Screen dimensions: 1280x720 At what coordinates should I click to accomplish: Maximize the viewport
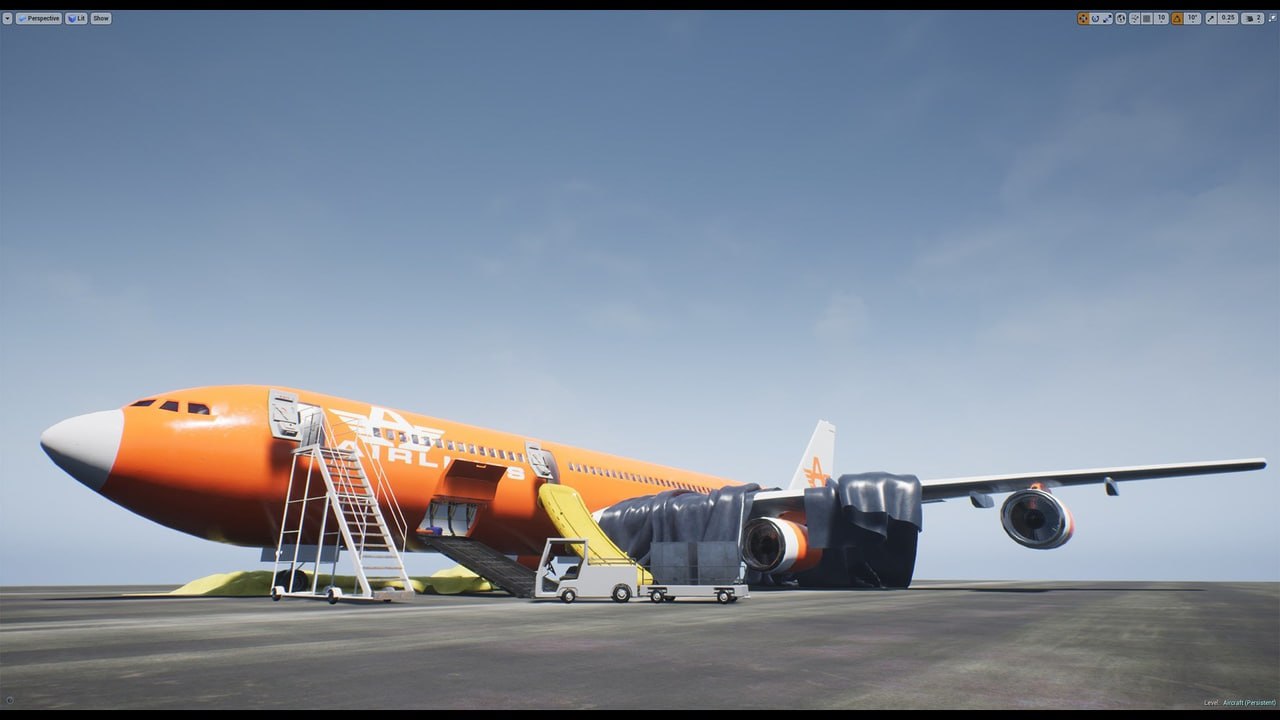1273,18
